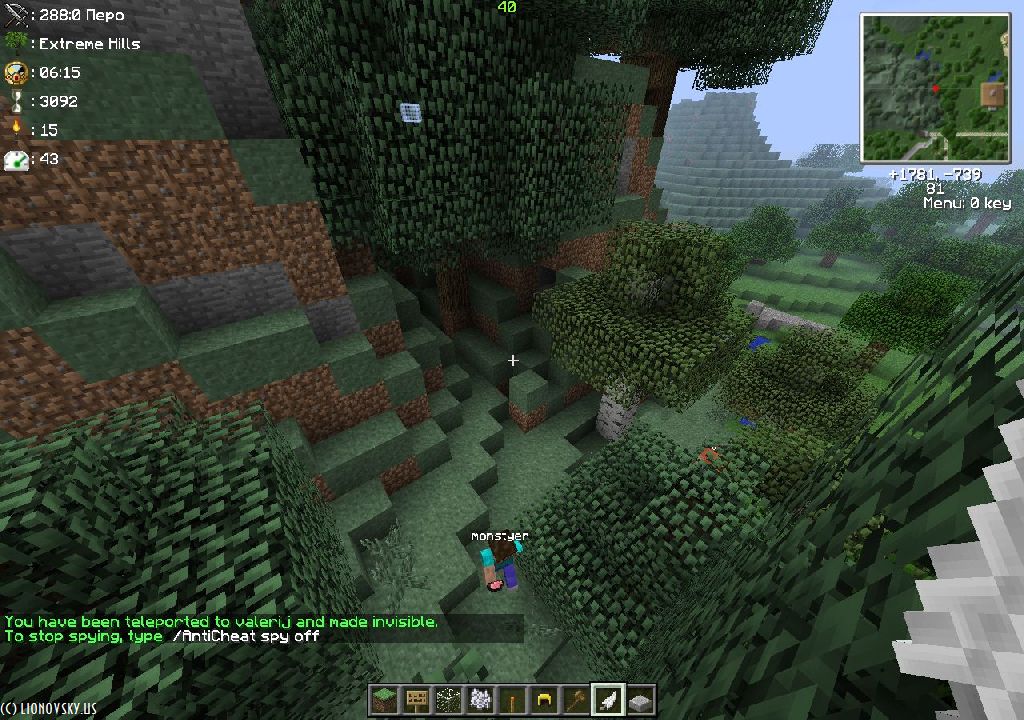This screenshot has height=720, width=1024.
Task: Select the wooden sign in the hotbar
Action: tap(415, 700)
